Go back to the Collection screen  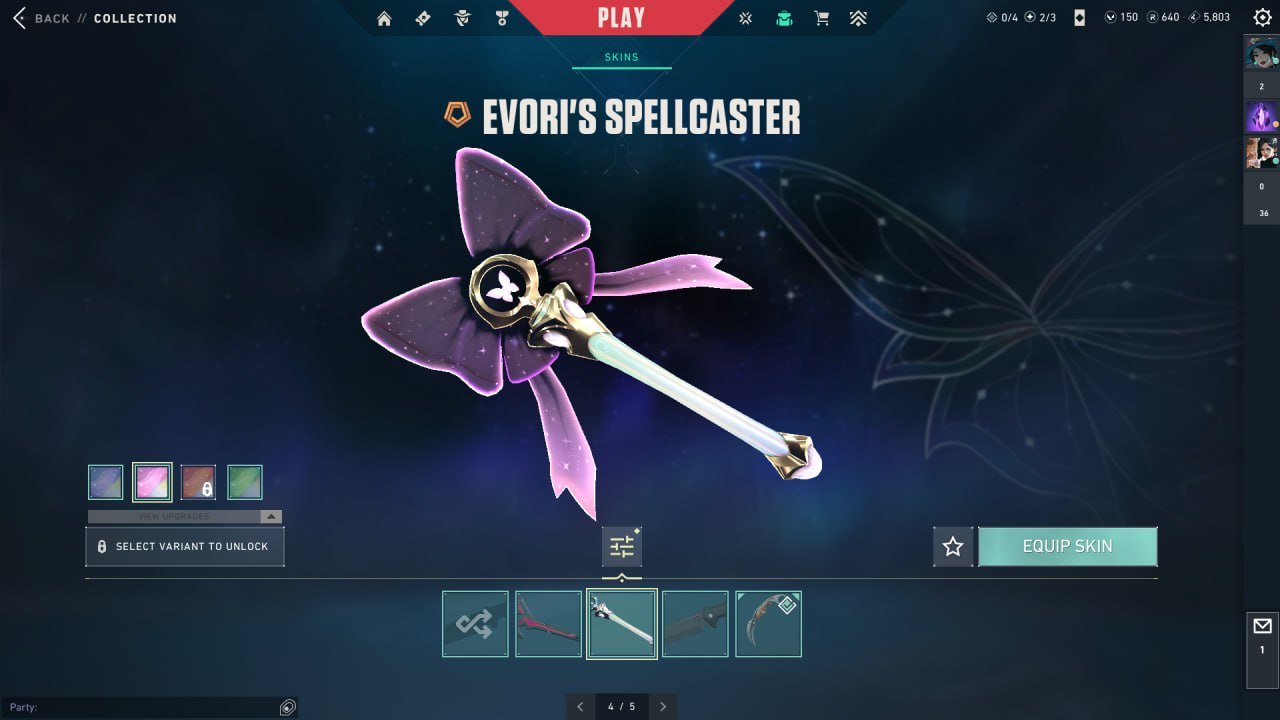45,18
